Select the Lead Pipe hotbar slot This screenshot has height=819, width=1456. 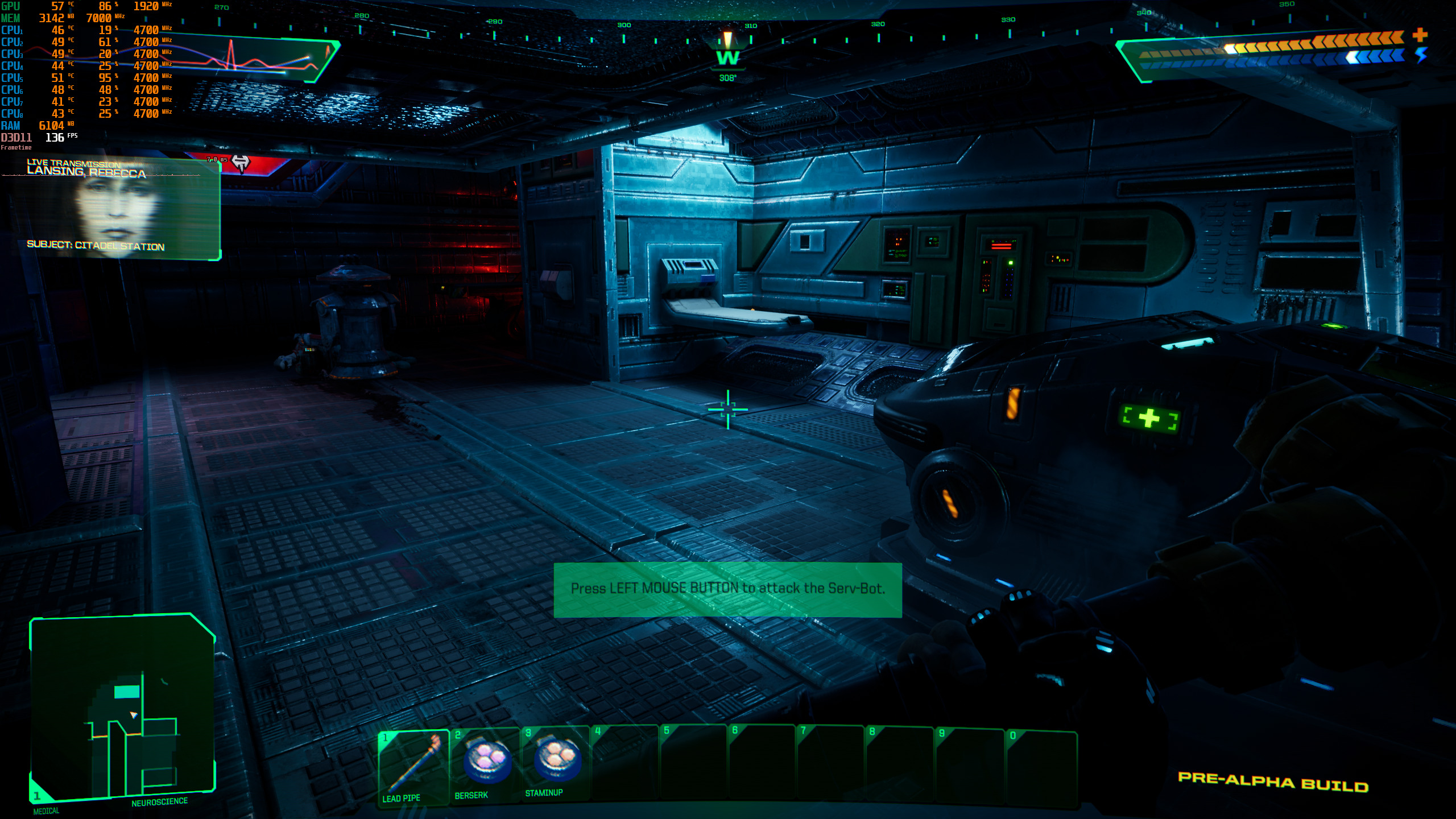coord(413,766)
